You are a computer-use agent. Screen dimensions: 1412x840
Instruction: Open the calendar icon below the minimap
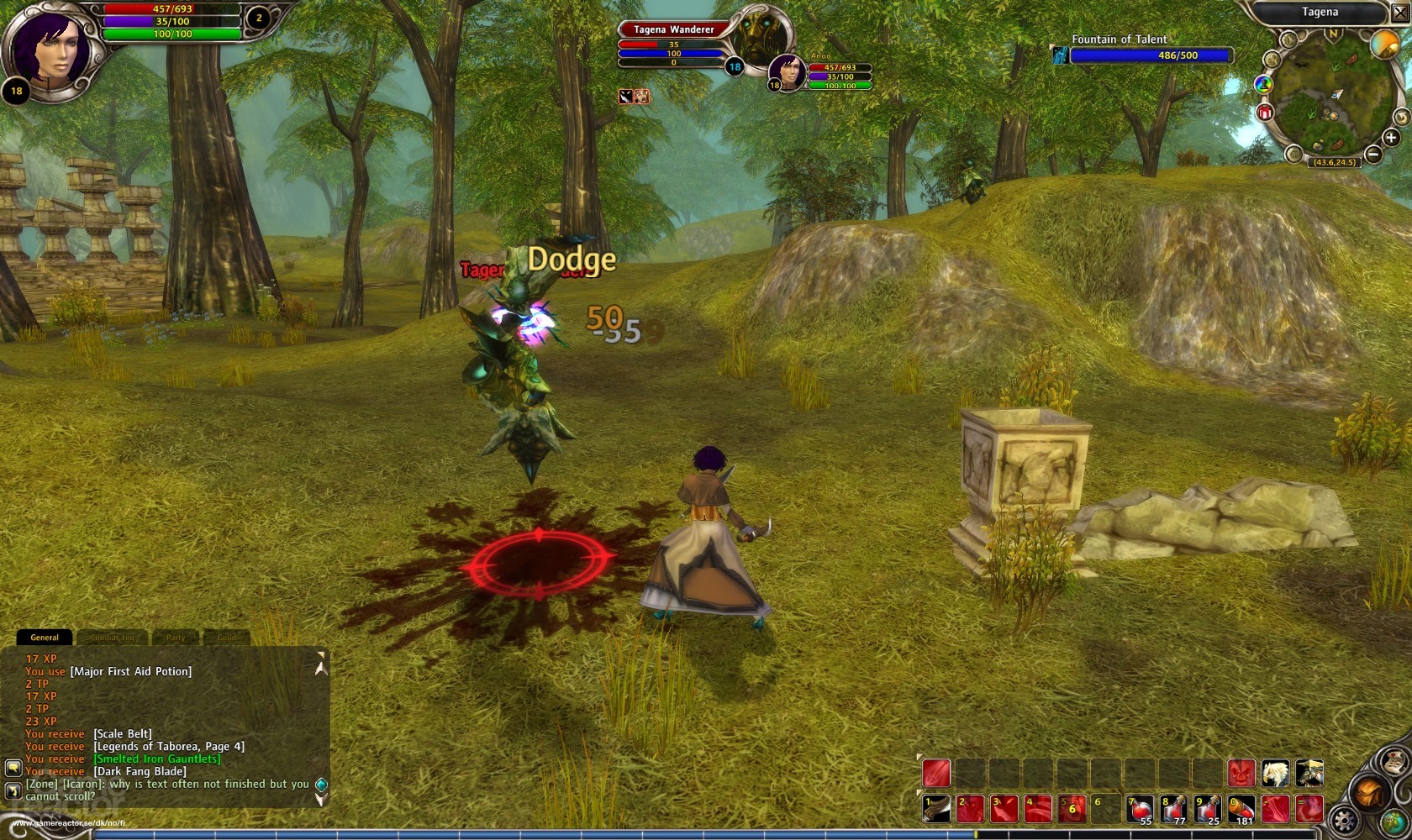point(1293,153)
